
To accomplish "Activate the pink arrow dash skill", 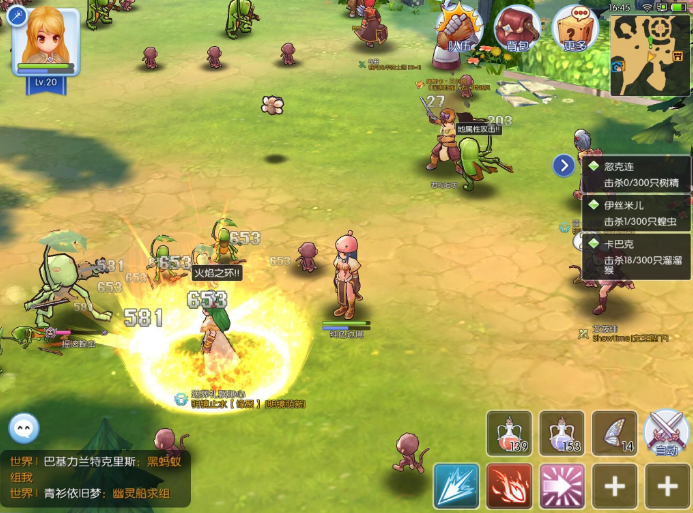I will pos(562,487).
